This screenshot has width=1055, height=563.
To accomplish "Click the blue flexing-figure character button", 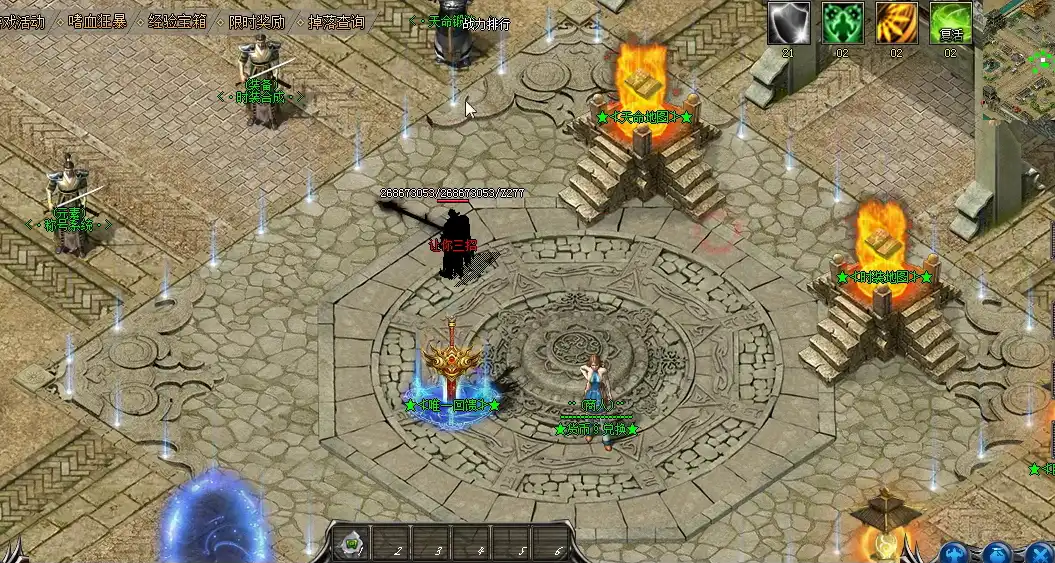I will (955, 553).
